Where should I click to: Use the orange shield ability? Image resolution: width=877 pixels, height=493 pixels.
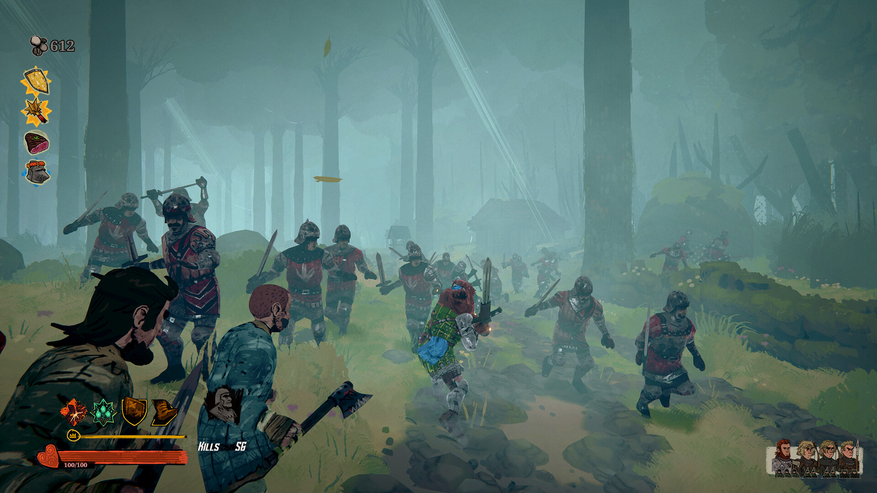(133, 411)
